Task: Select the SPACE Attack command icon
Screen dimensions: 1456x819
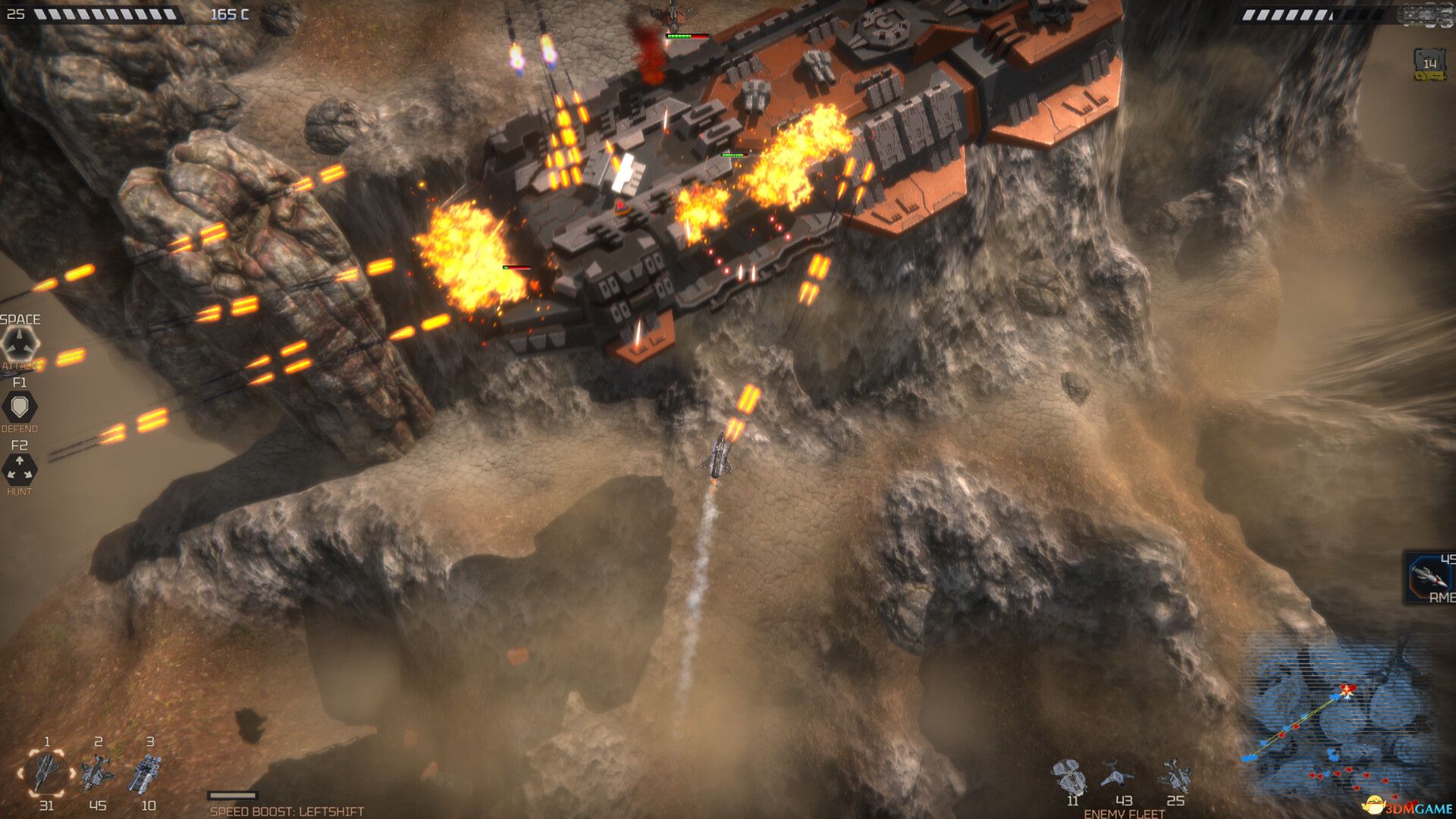Action: click(x=20, y=341)
